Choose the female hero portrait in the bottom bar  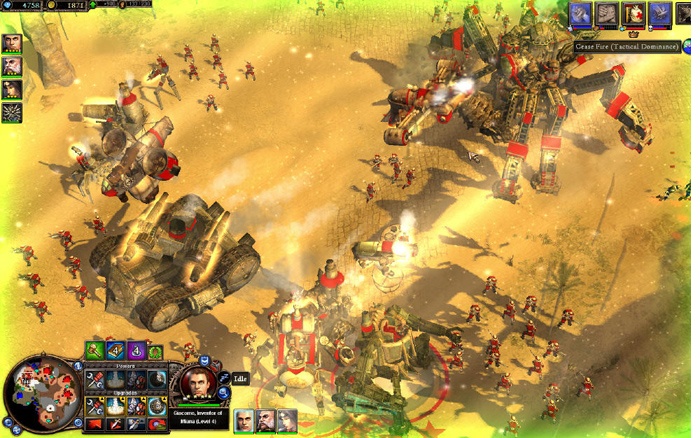pos(287,420)
